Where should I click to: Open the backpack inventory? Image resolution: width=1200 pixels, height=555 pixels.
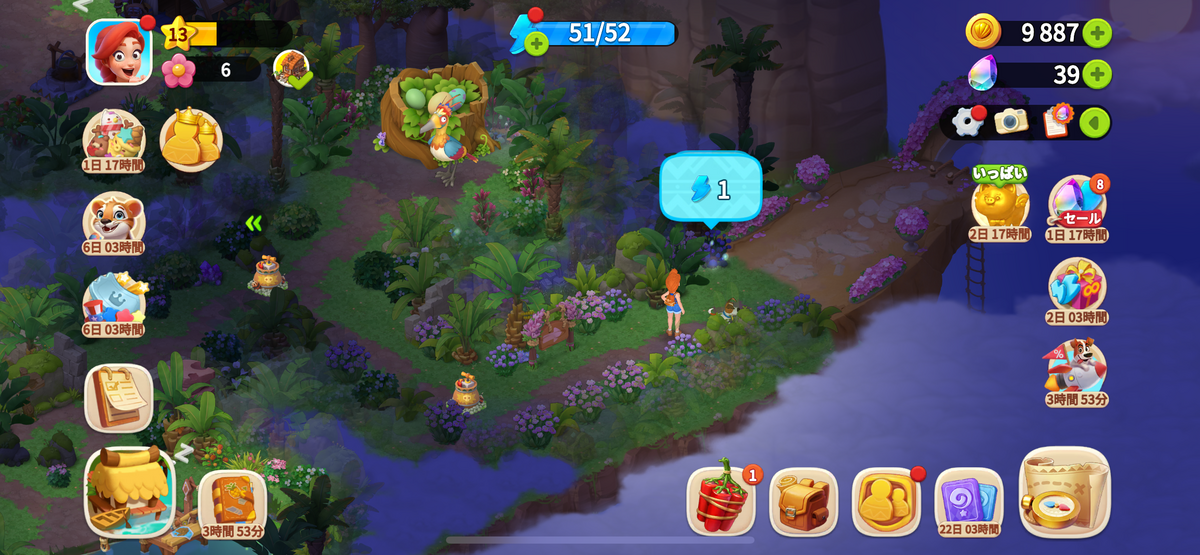pos(803,500)
